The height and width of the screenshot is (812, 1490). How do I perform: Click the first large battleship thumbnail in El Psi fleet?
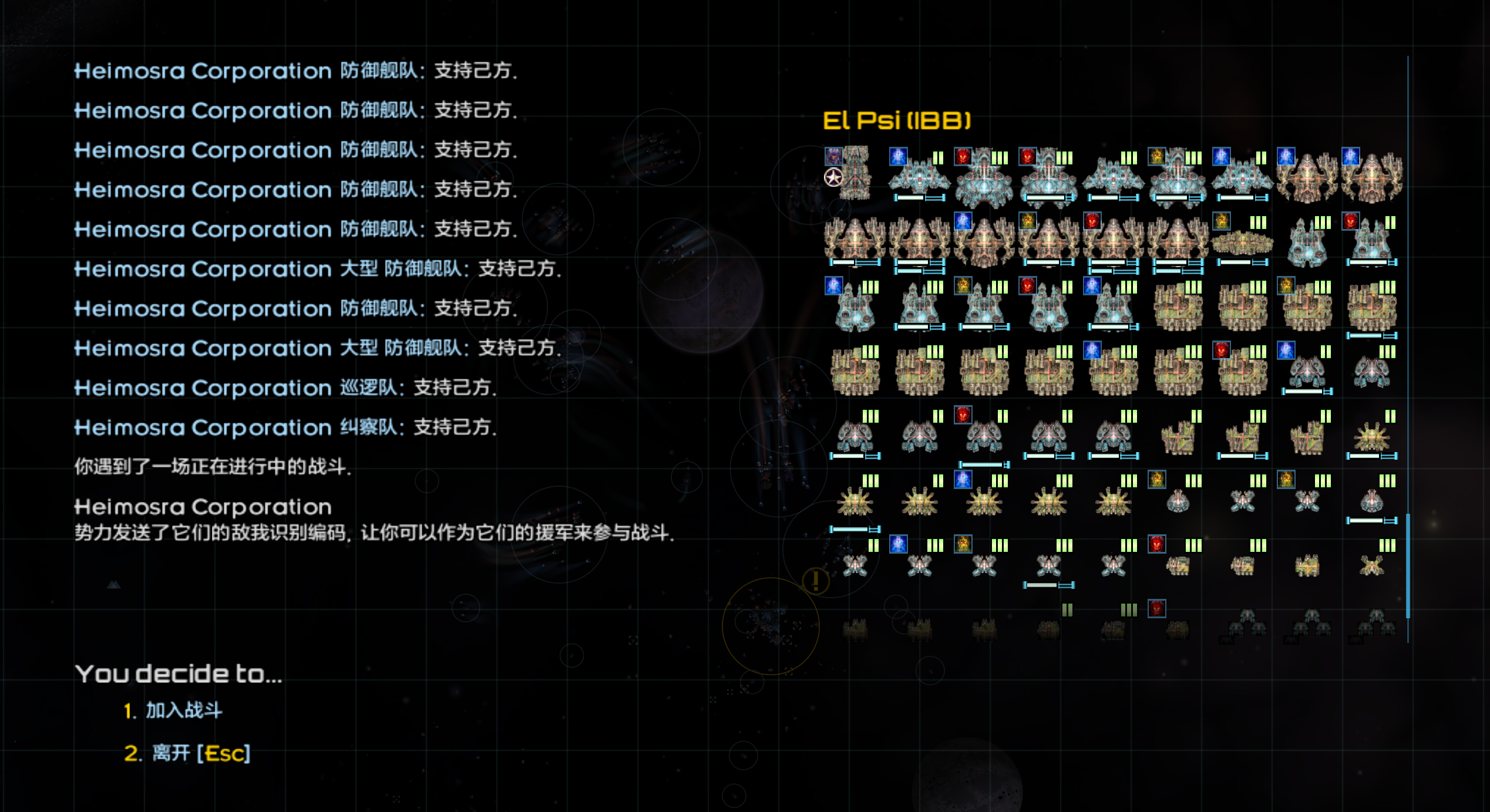tap(855, 173)
